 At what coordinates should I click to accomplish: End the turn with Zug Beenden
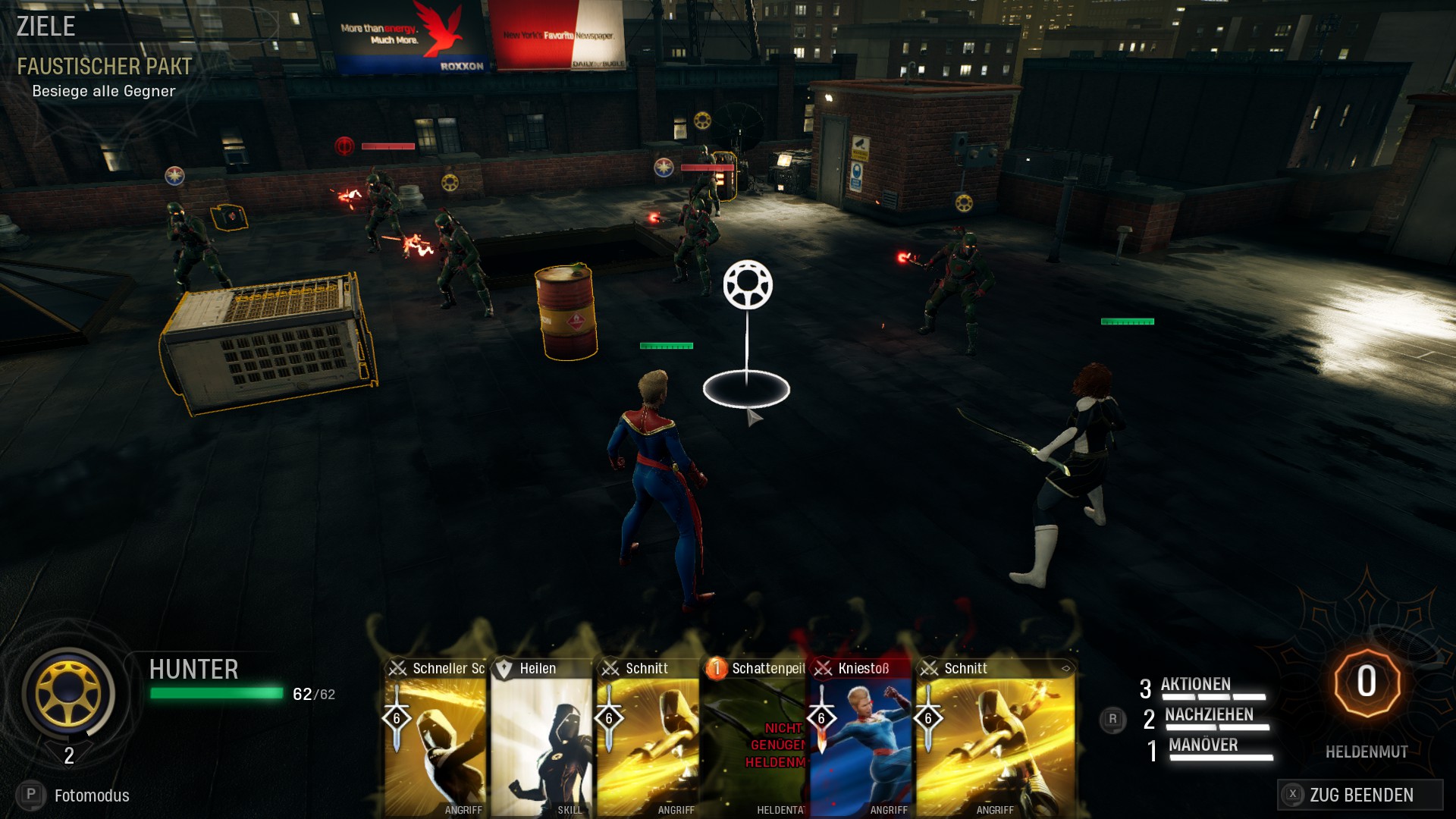click(1360, 795)
